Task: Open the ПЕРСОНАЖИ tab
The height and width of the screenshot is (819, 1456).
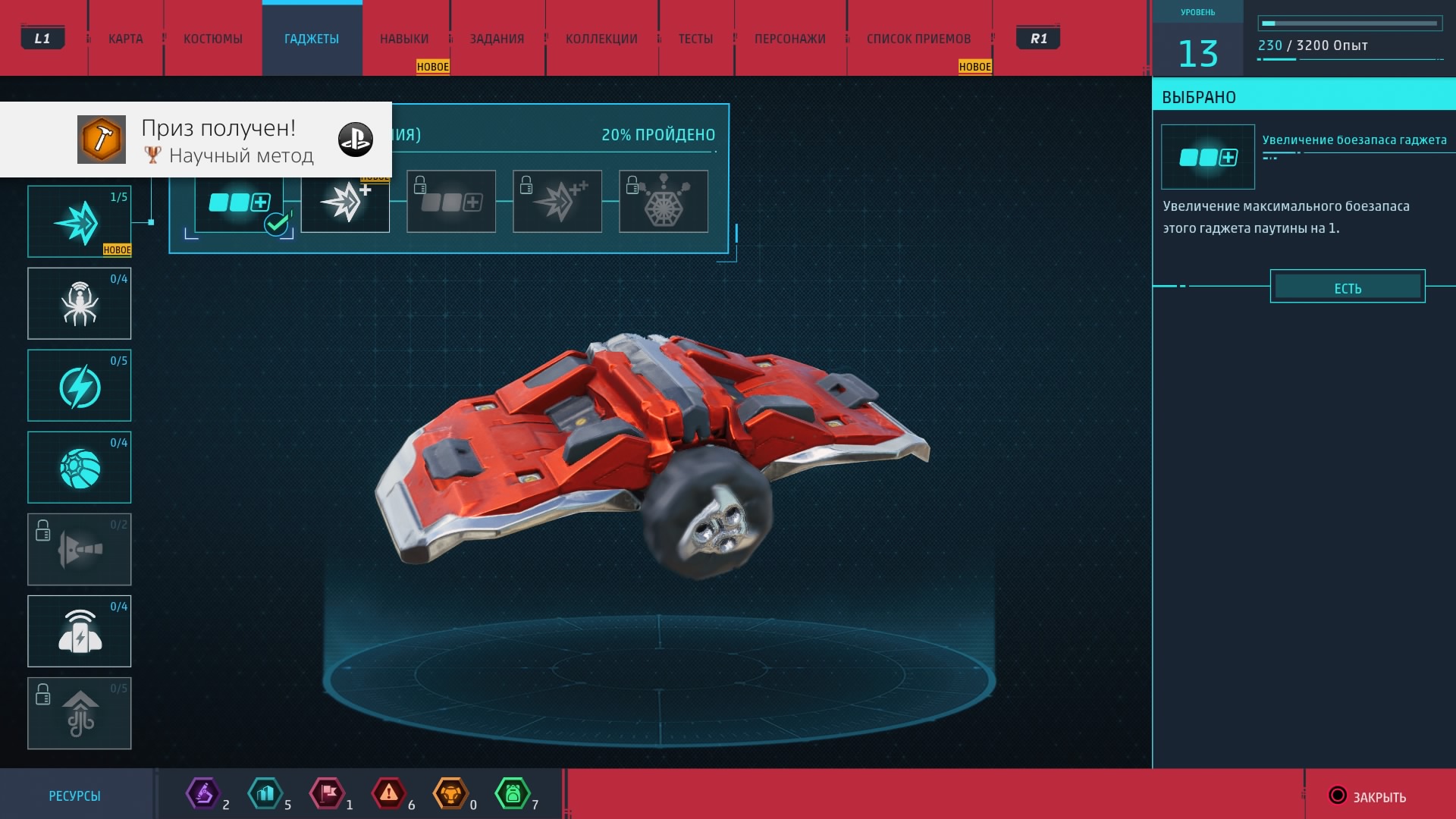Action: (x=789, y=39)
